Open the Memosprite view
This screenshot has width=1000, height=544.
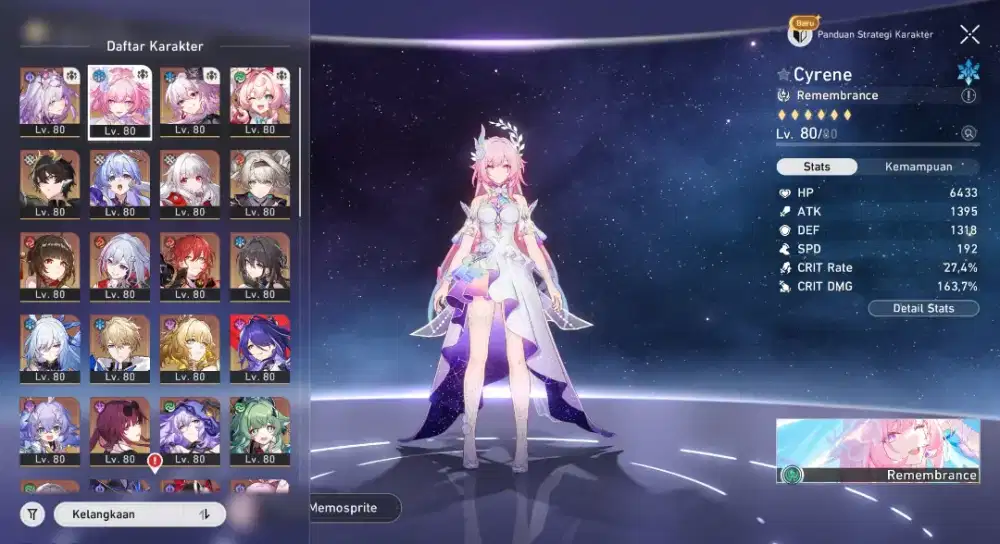pyautogui.click(x=343, y=508)
